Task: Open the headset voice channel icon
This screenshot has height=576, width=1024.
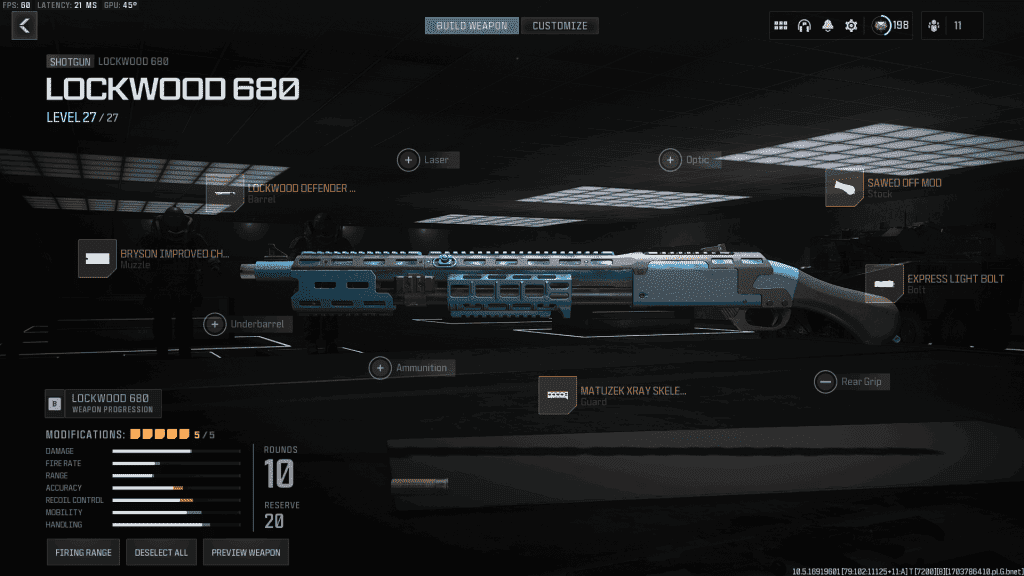Action: coord(804,25)
